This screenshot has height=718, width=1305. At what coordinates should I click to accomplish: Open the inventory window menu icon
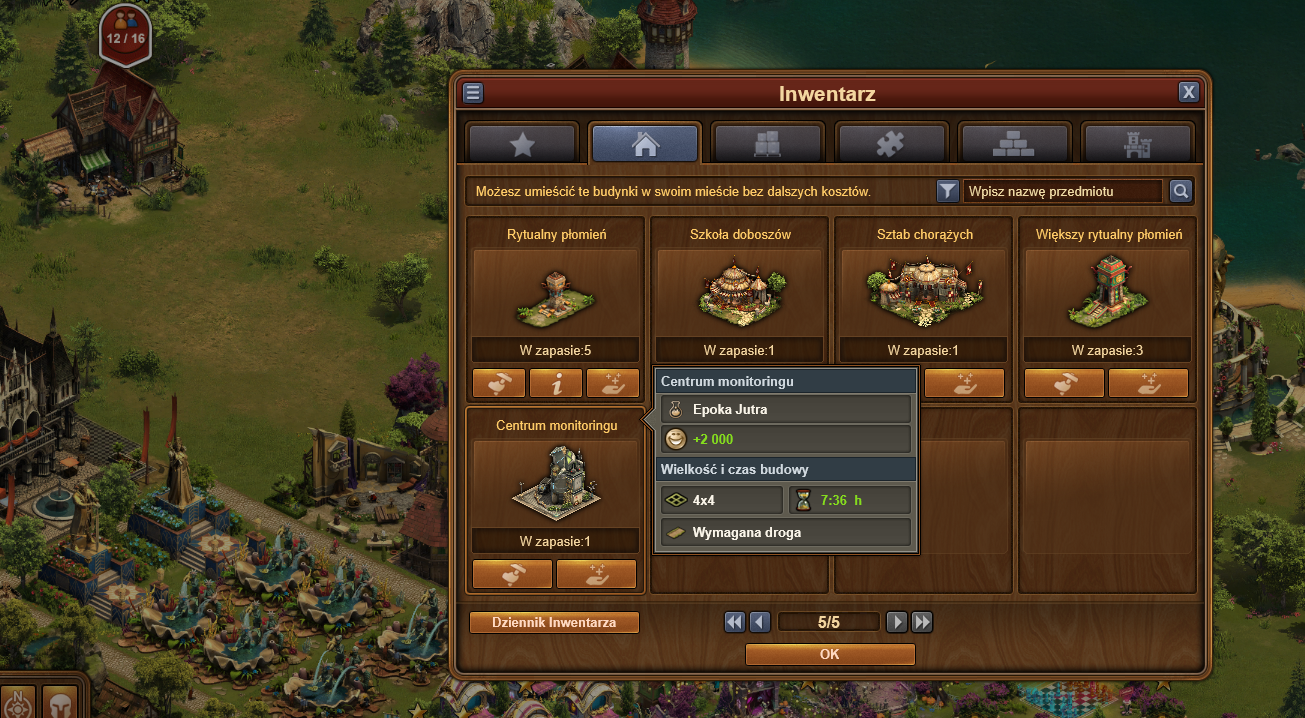(x=473, y=93)
